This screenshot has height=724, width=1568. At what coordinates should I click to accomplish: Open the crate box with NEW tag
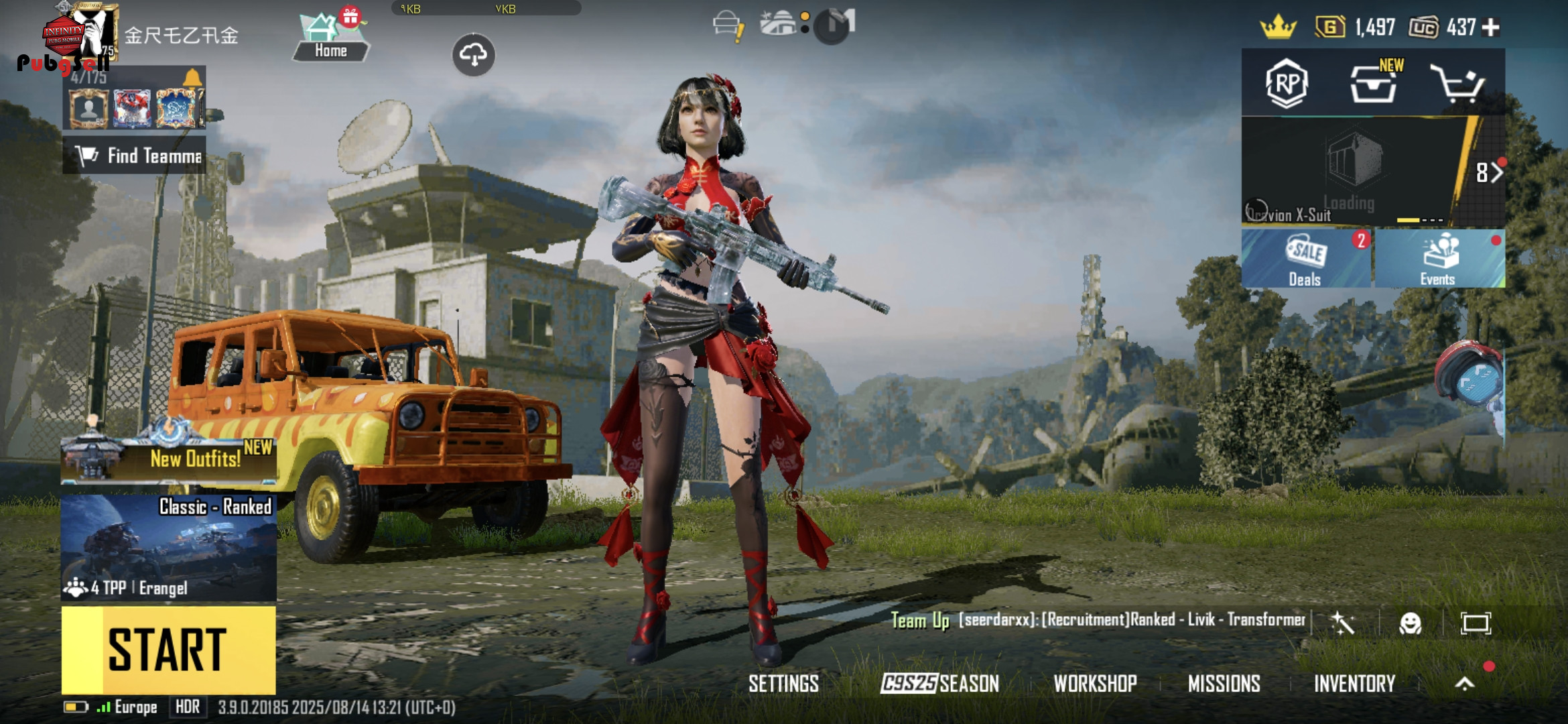point(1373,84)
